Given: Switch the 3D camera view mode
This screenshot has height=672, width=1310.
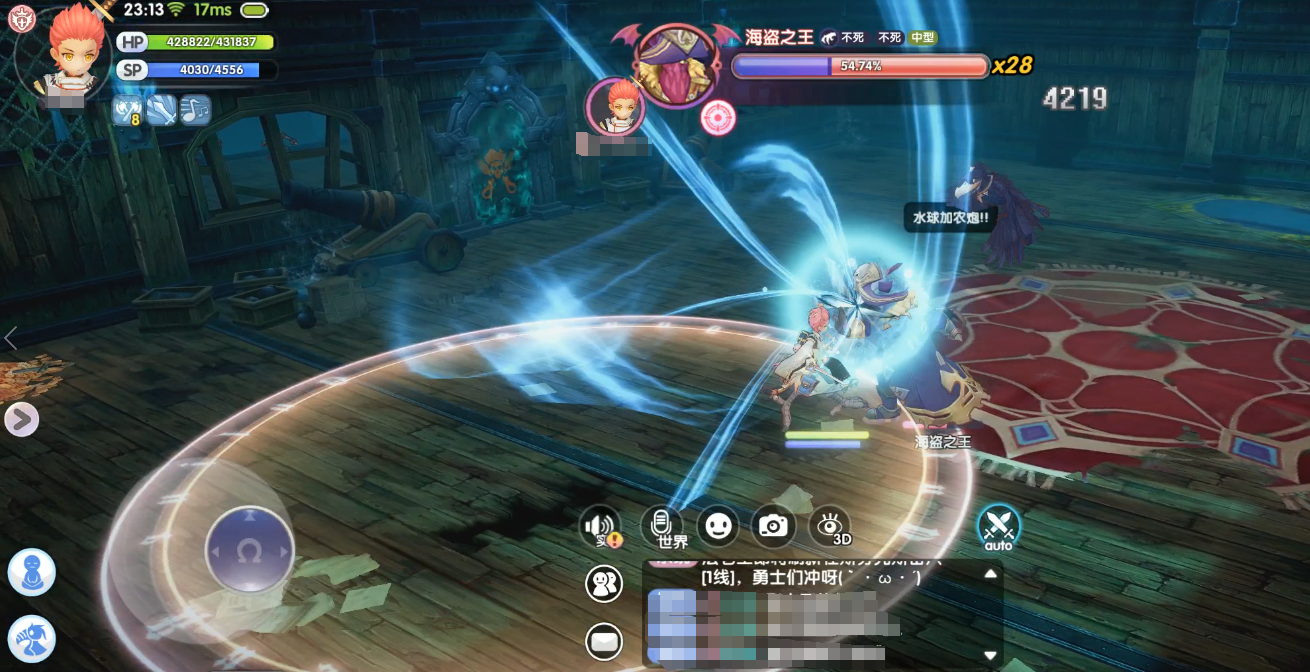Looking at the screenshot, I should (x=830, y=525).
